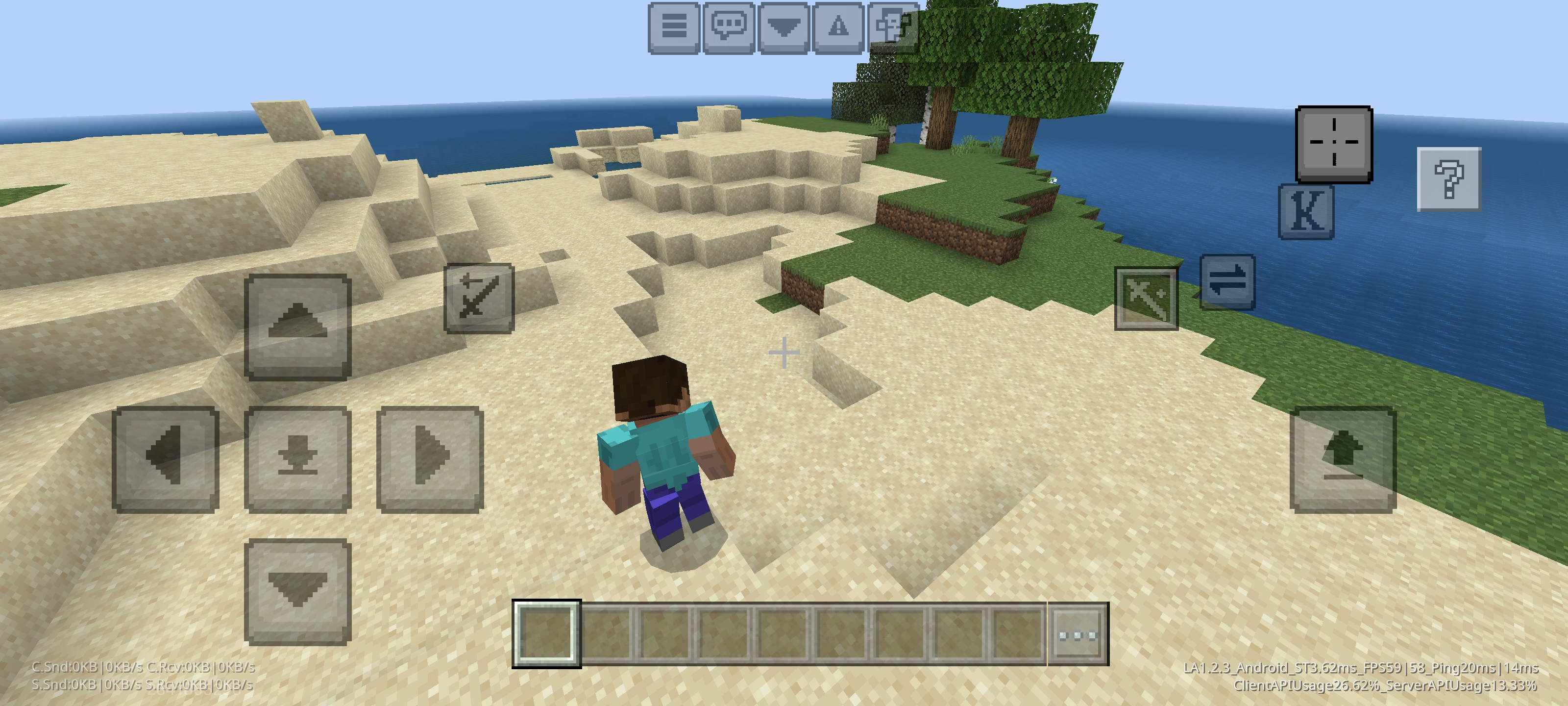
Task: Tap the sword with sparkle icon
Action: pos(1146,299)
